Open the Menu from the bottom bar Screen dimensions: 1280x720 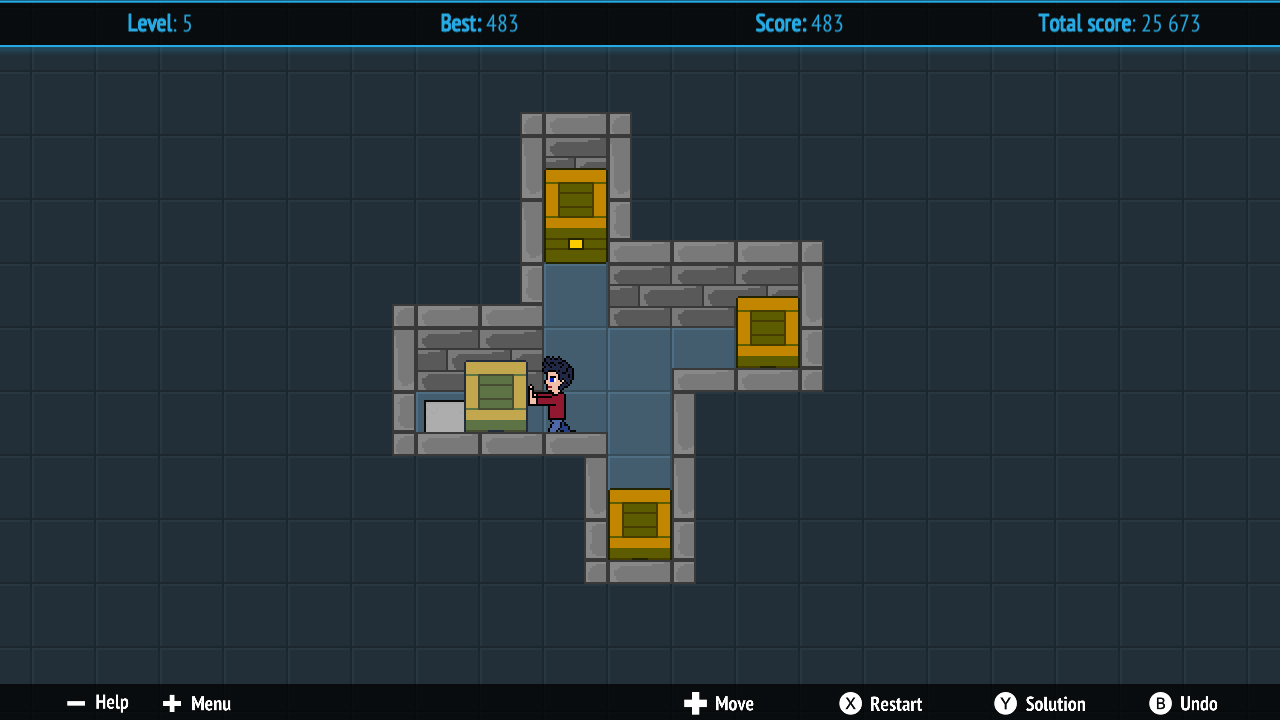(x=212, y=703)
